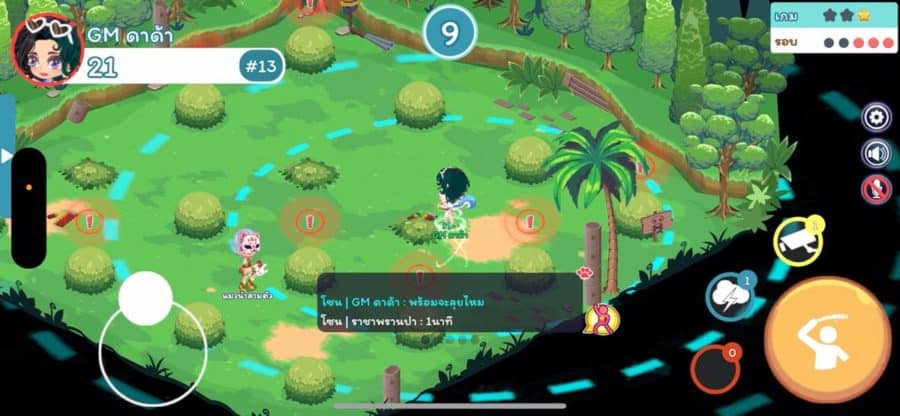900x416 pixels.
Task: Toggle the muted microphone button
Action: click(x=876, y=188)
